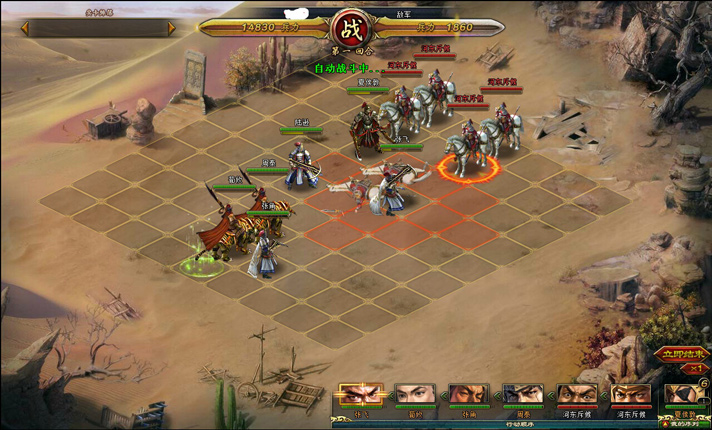Pick 周泰 portrait in the action queue
The height and width of the screenshot is (430, 712).
click(x=522, y=394)
